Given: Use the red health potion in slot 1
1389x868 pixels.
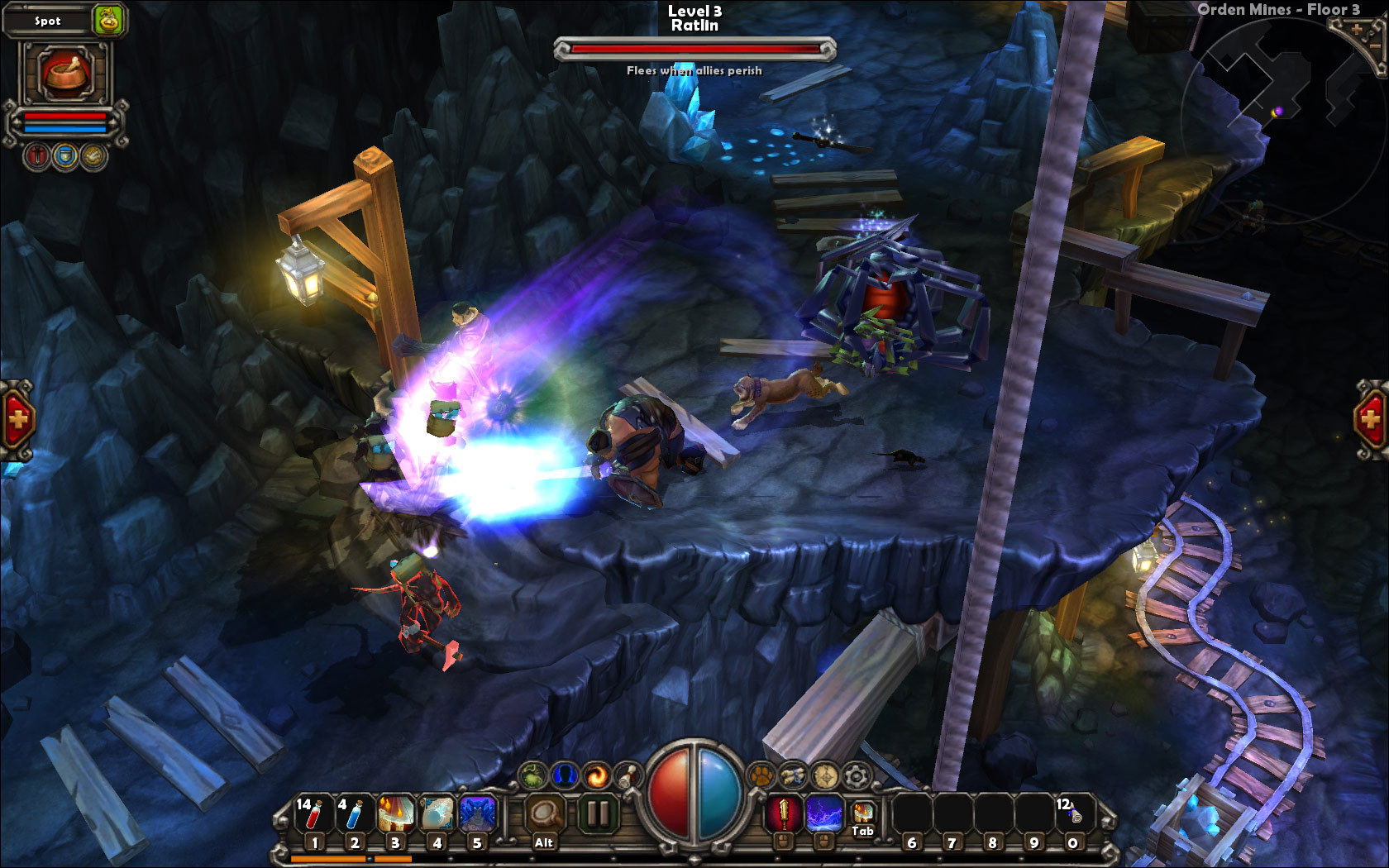Looking at the screenshot, I should coord(313,815).
